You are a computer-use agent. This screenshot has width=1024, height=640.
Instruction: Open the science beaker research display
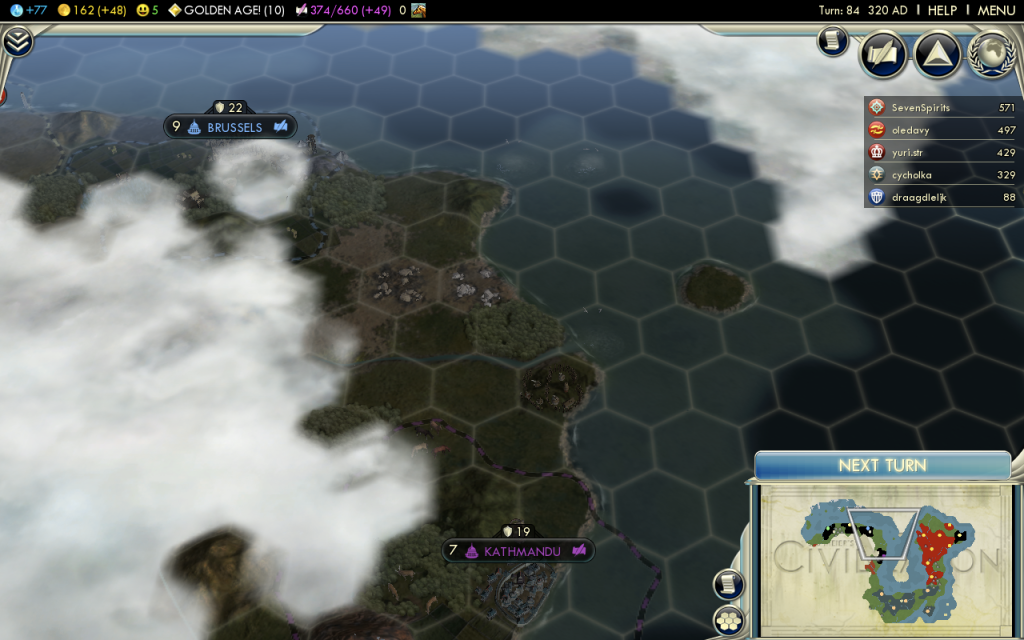(28, 10)
